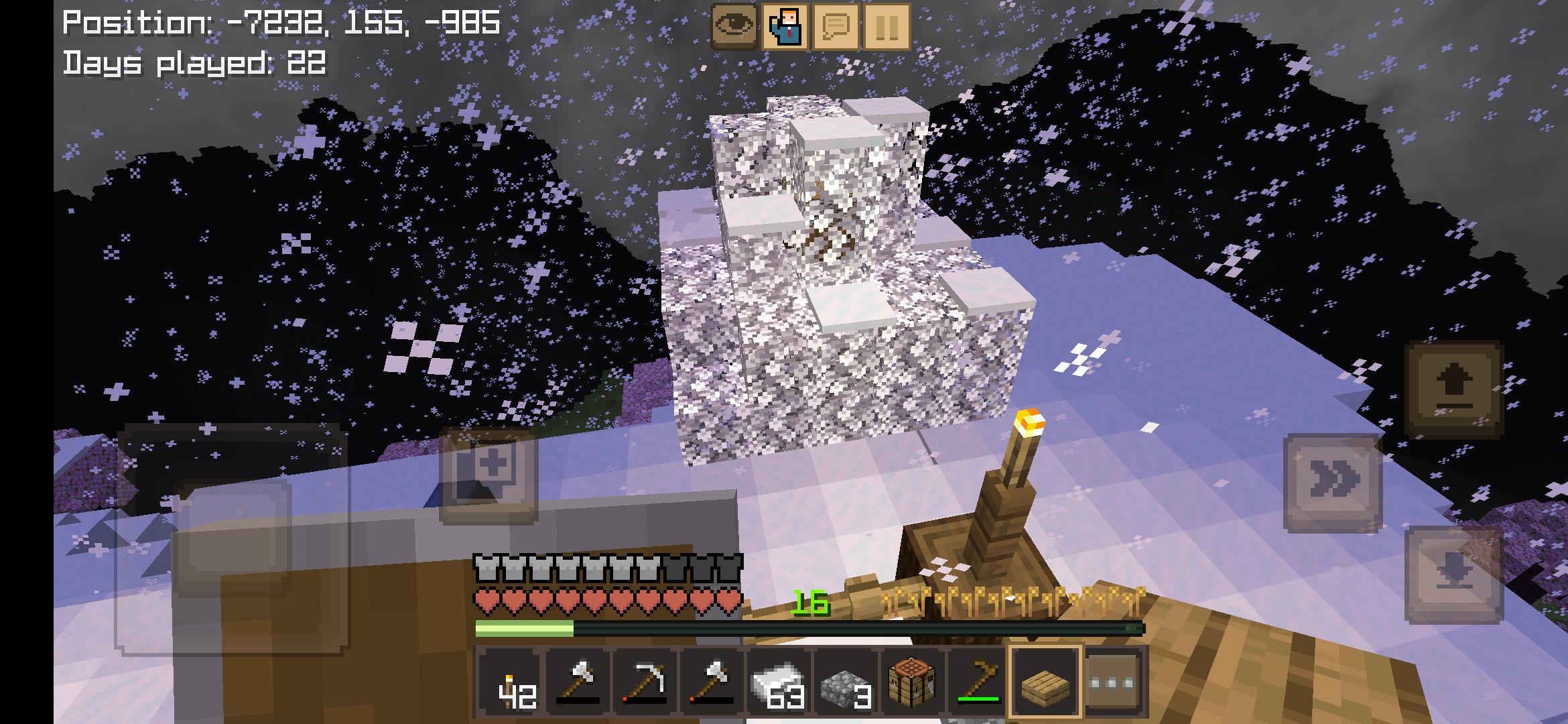Tap the double-arrow sprint button

[1333, 481]
